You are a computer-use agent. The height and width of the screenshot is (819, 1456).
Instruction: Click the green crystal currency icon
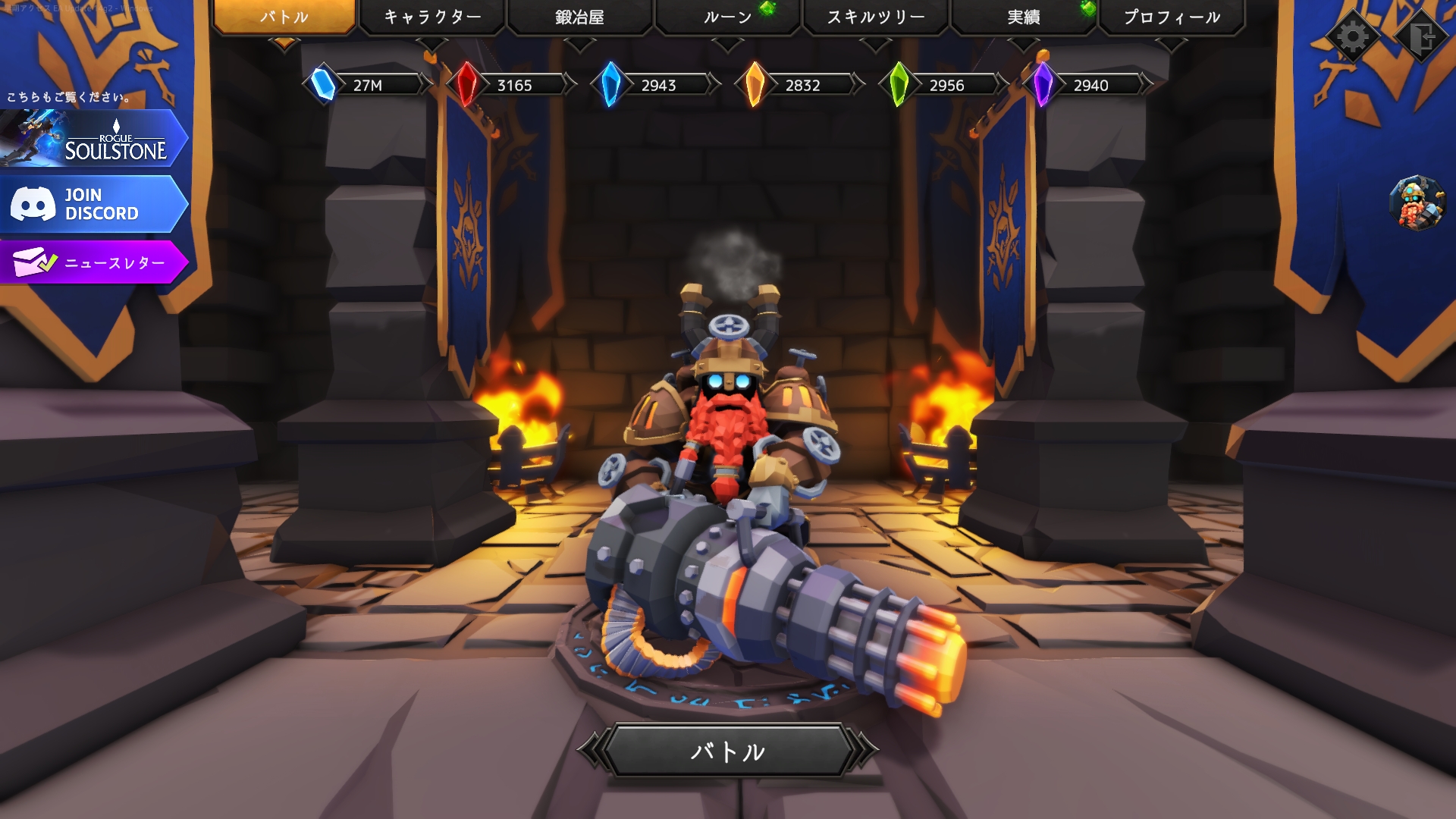898,84
